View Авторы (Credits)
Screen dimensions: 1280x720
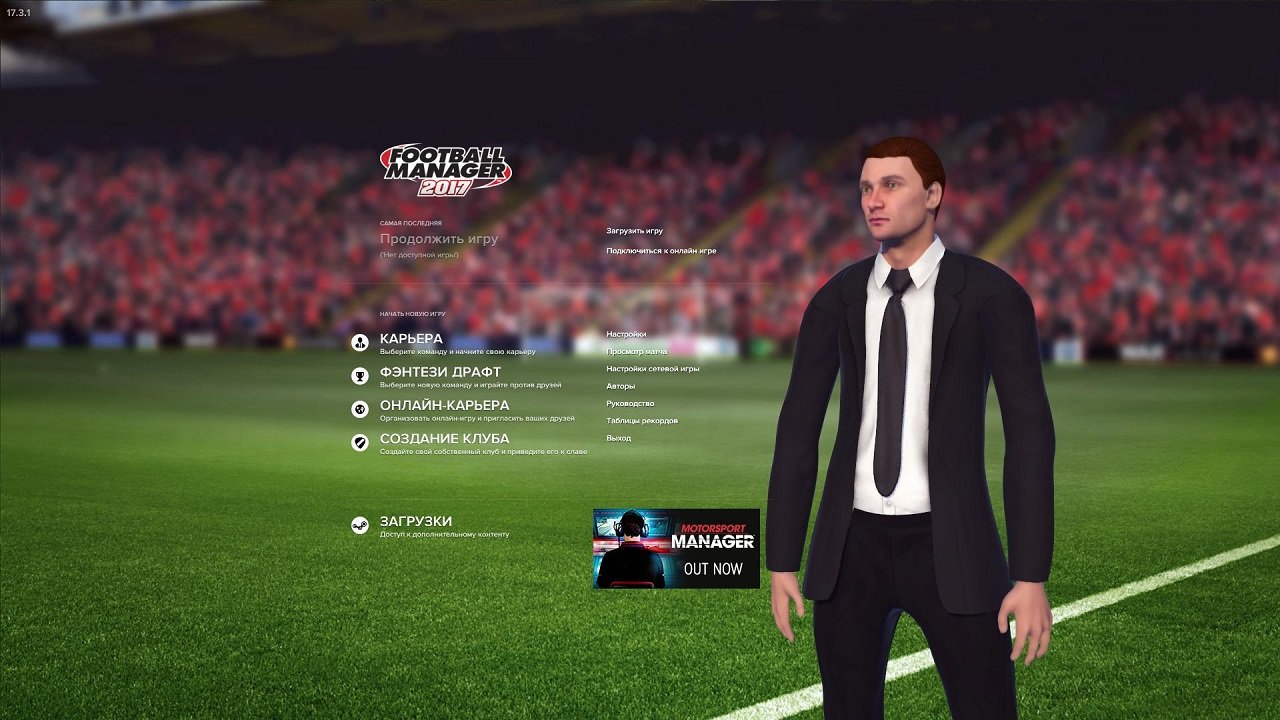pyautogui.click(x=619, y=385)
